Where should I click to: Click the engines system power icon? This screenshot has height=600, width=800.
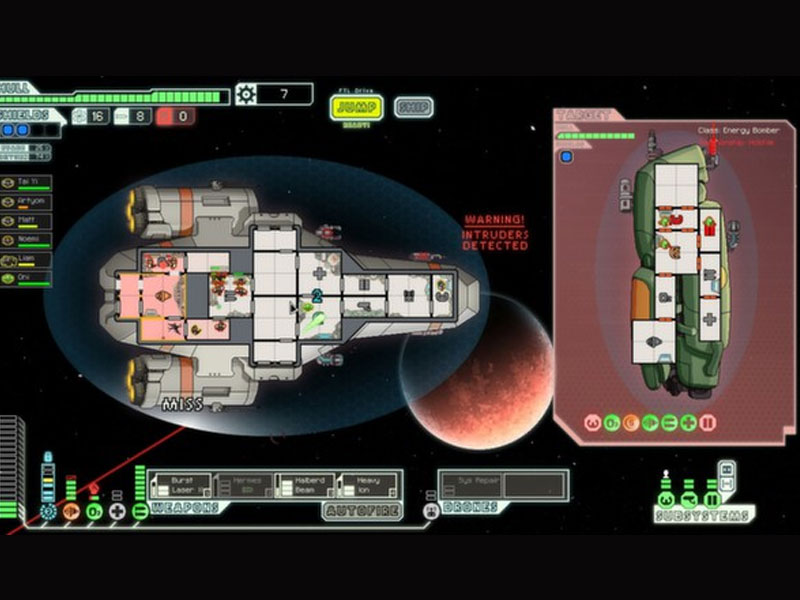tap(71, 512)
